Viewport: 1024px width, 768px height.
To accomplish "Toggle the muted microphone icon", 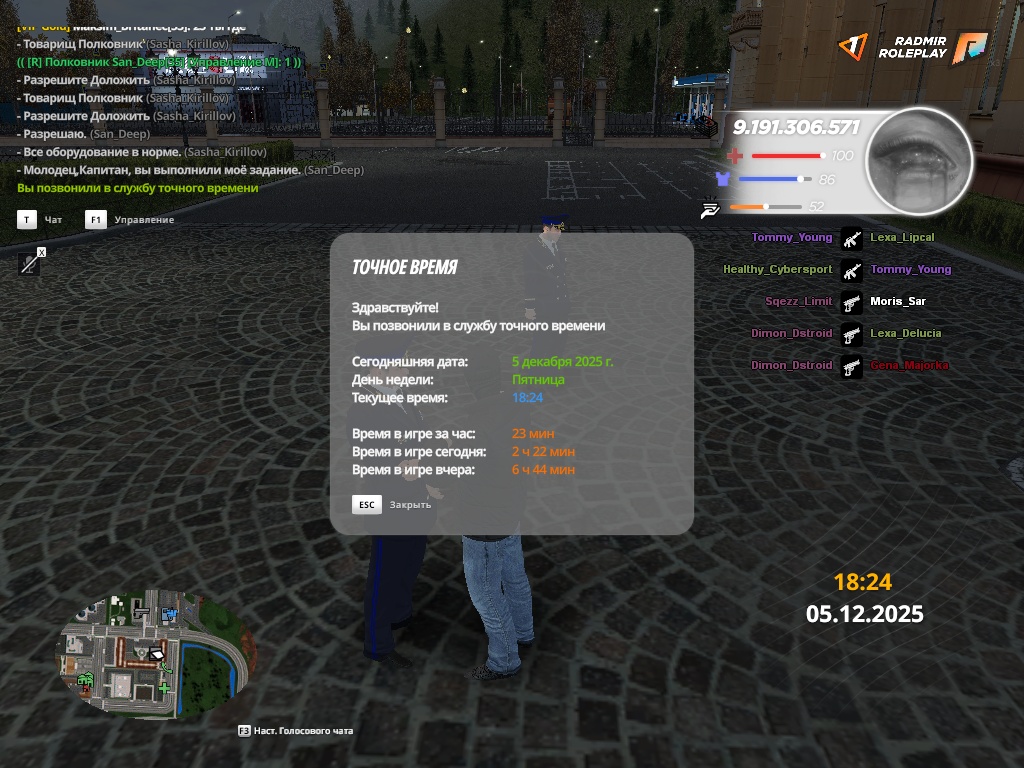I will [x=31, y=263].
